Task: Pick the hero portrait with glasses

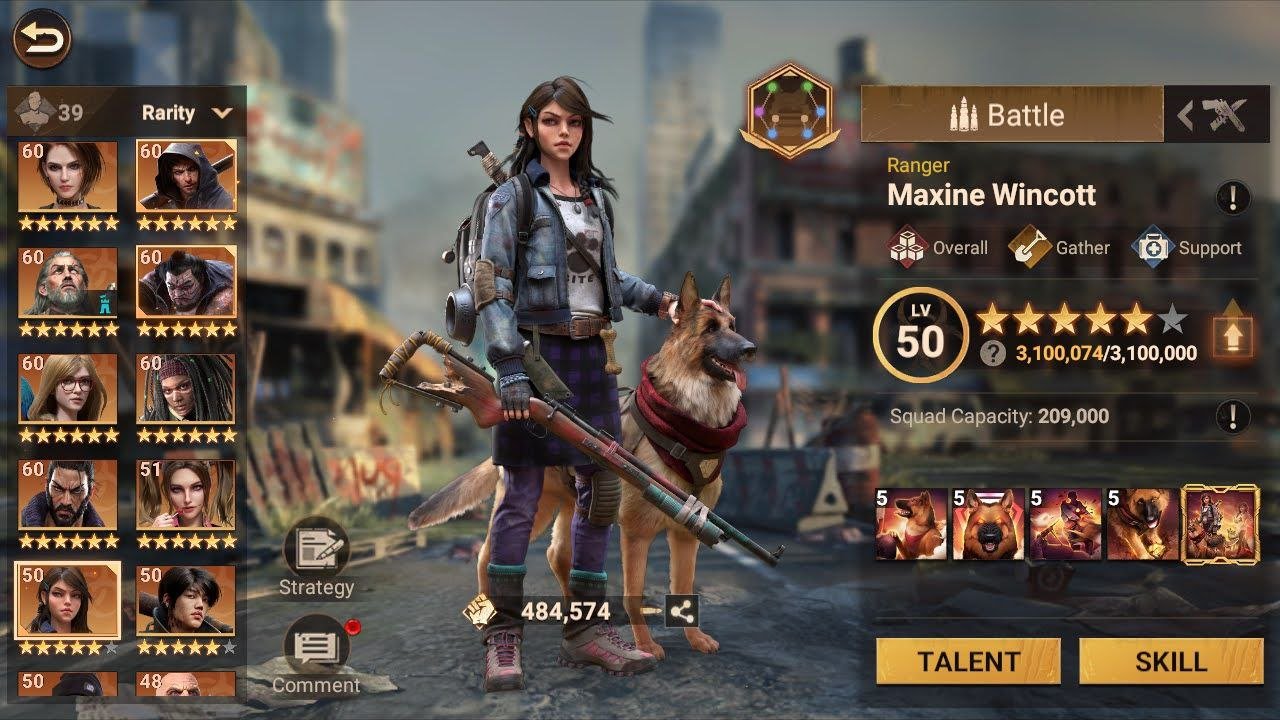Action: [68, 389]
